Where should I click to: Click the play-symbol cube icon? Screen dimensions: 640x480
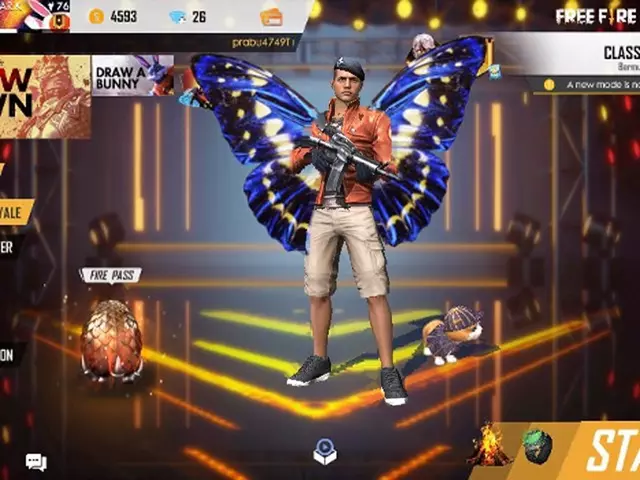[x=325, y=451]
